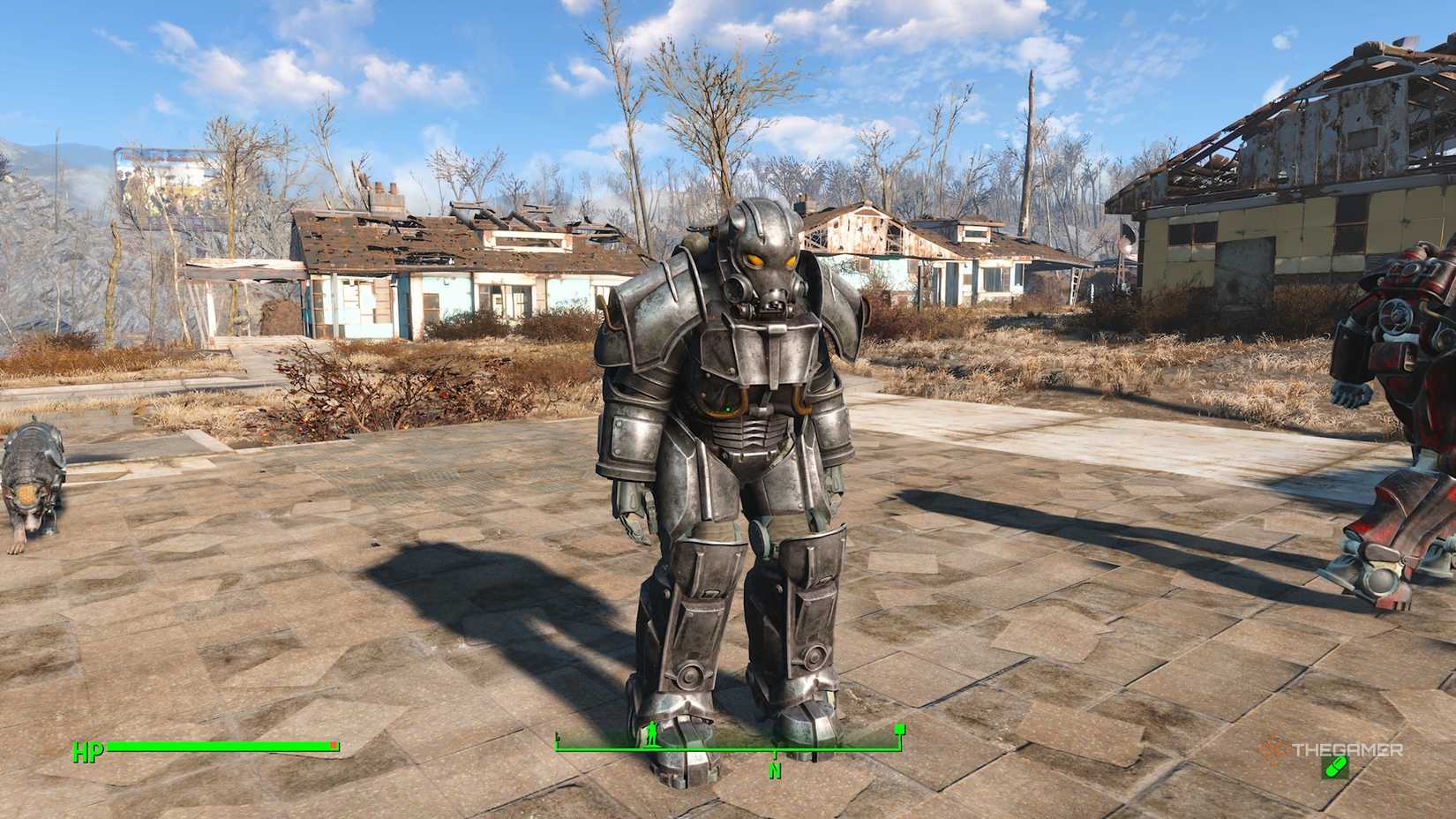Select the player marker on the compass
Viewport: 1456px width, 819px height.
tap(651, 734)
